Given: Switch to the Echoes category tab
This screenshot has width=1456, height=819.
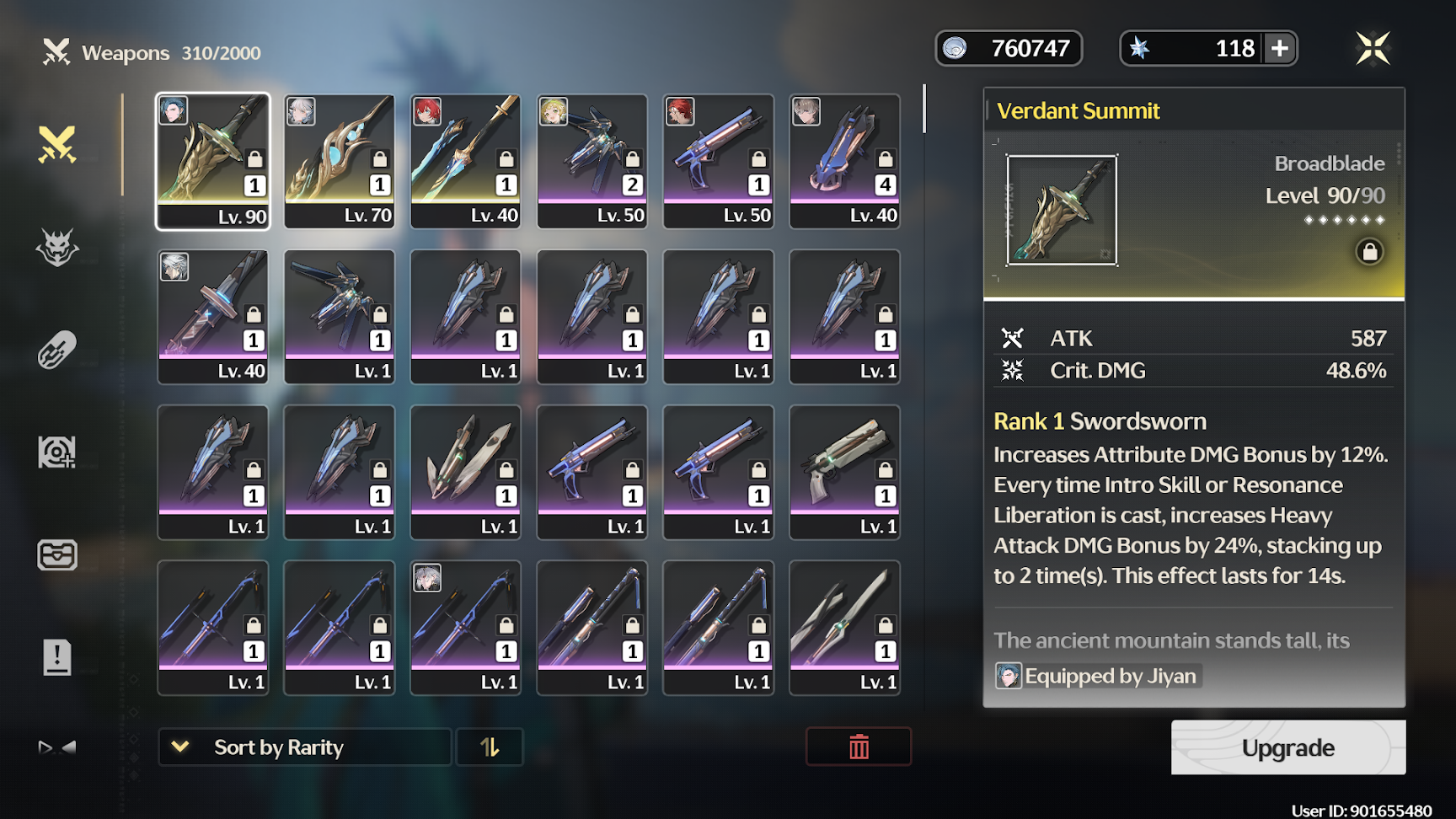Looking at the screenshot, I should tap(57, 247).
